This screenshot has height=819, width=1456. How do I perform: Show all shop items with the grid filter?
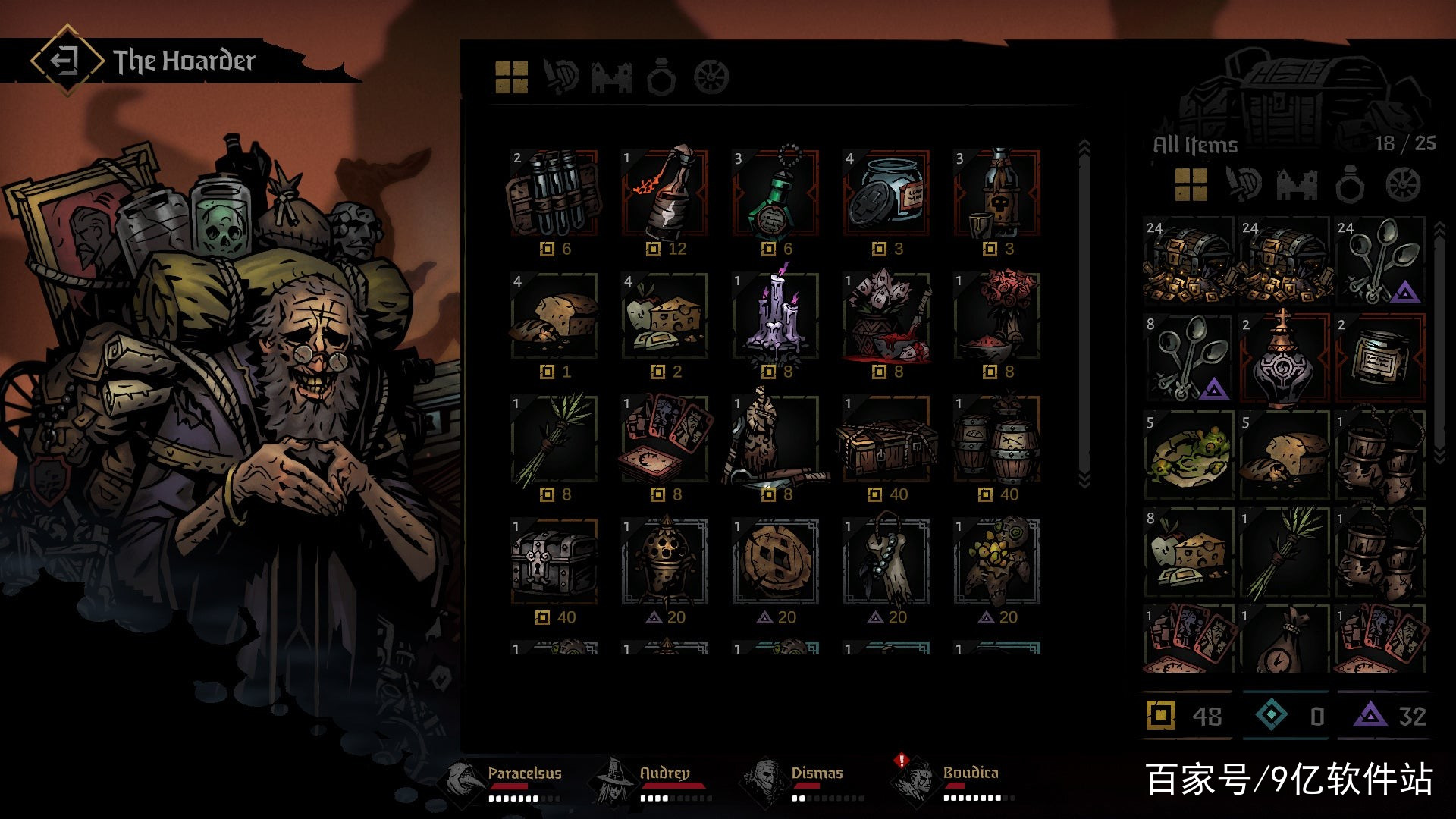pyautogui.click(x=512, y=77)
